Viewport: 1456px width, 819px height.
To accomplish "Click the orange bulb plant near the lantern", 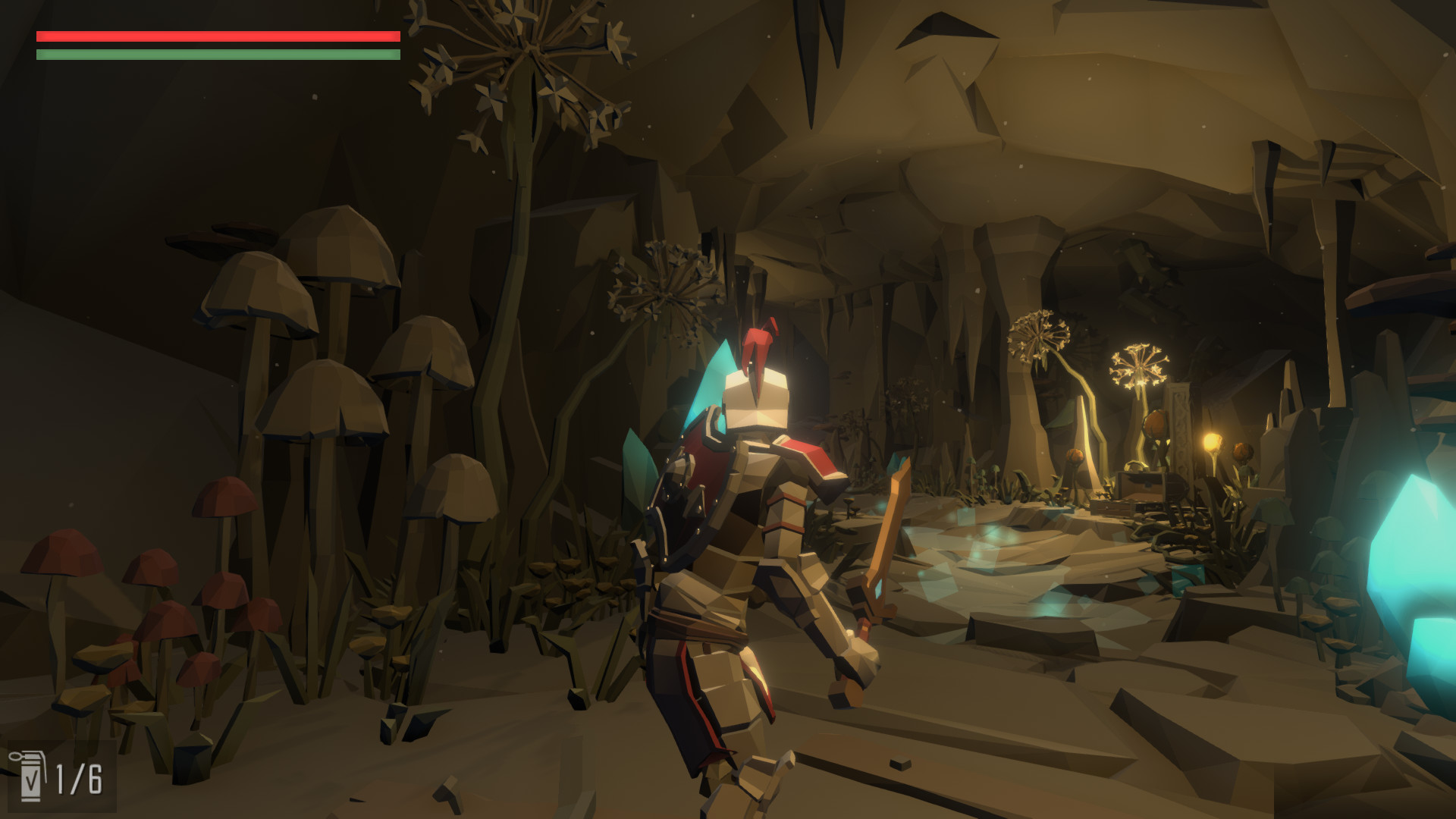I will click(1244, 453).
